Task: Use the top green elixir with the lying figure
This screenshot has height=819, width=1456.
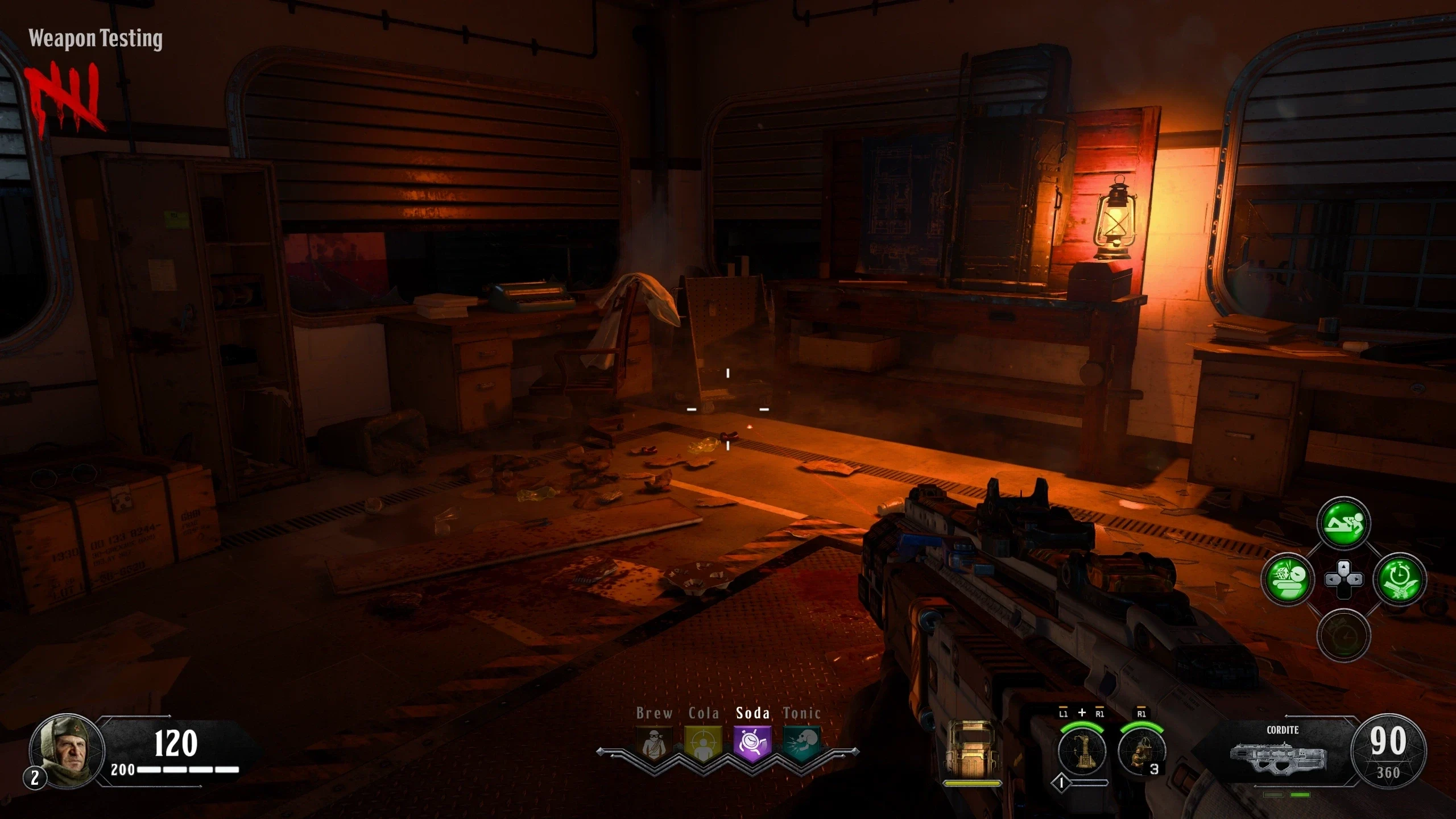Action: pyautogui.click(x=1343, y=523)
